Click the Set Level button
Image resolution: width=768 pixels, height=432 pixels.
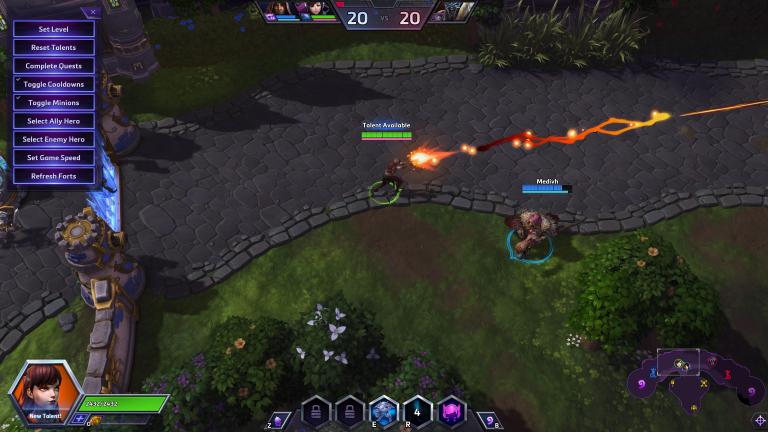(x=54, y=29)
